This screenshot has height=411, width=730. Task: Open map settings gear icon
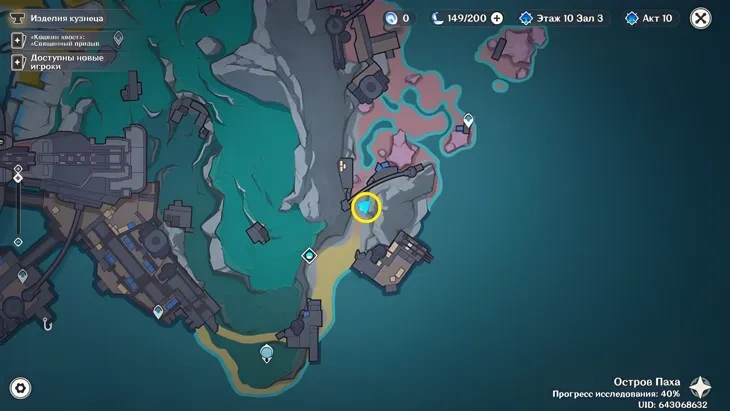19,388
